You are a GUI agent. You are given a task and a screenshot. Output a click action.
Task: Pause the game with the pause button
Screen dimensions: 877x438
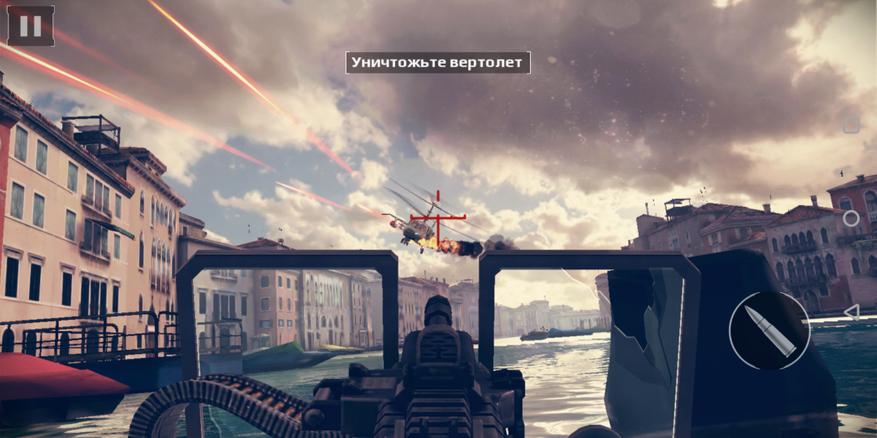point(30,26)
